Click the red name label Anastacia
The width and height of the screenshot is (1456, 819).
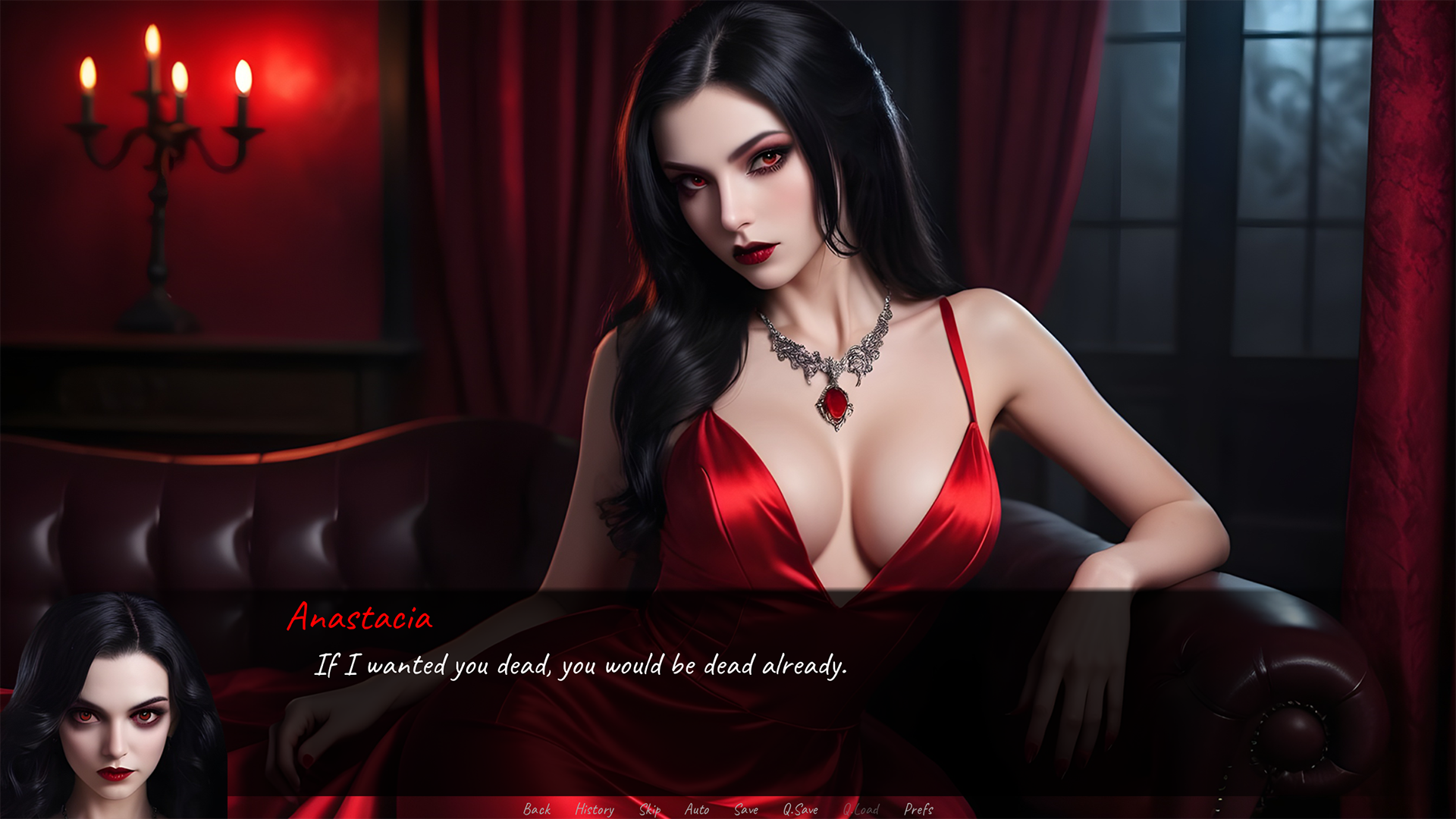358,620
